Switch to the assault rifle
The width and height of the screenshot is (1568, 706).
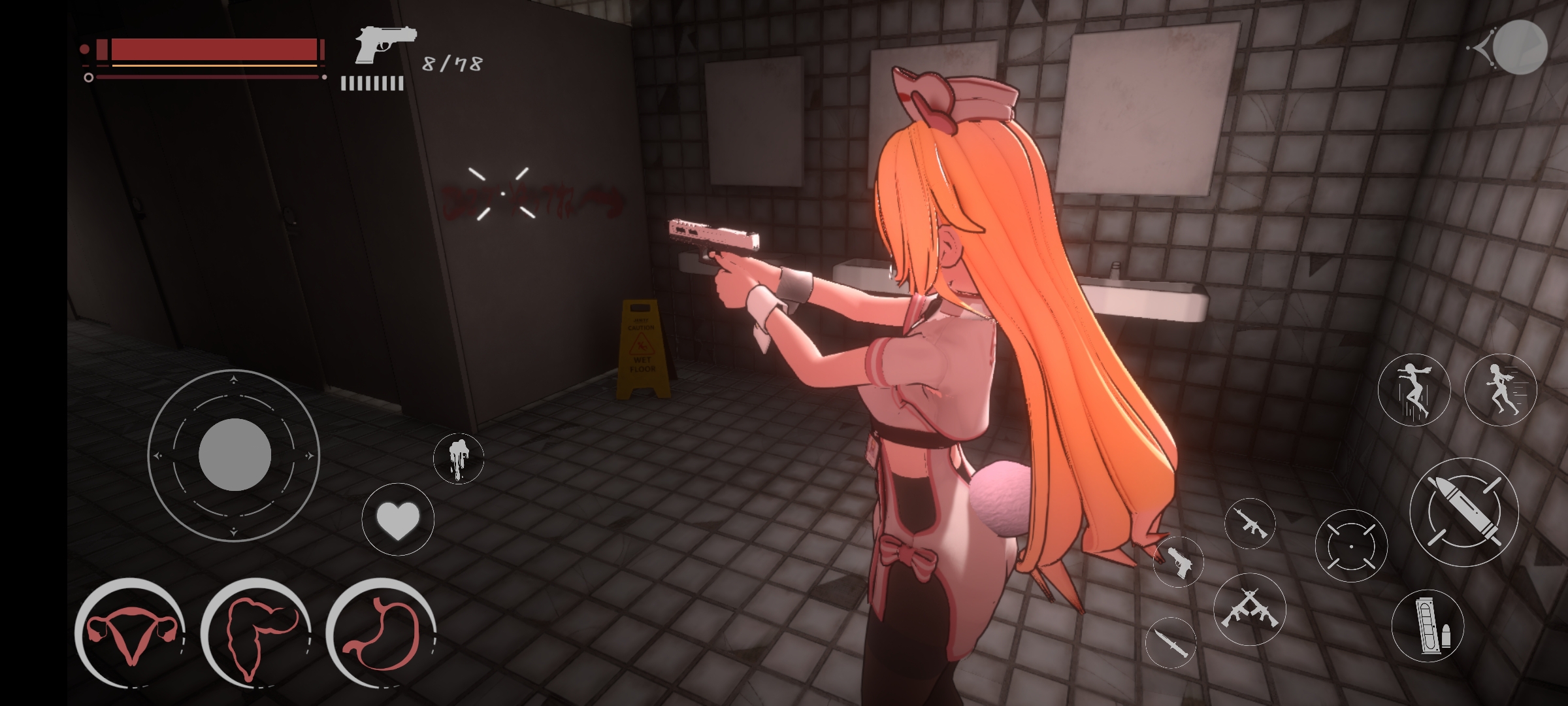pos(1250,524)
